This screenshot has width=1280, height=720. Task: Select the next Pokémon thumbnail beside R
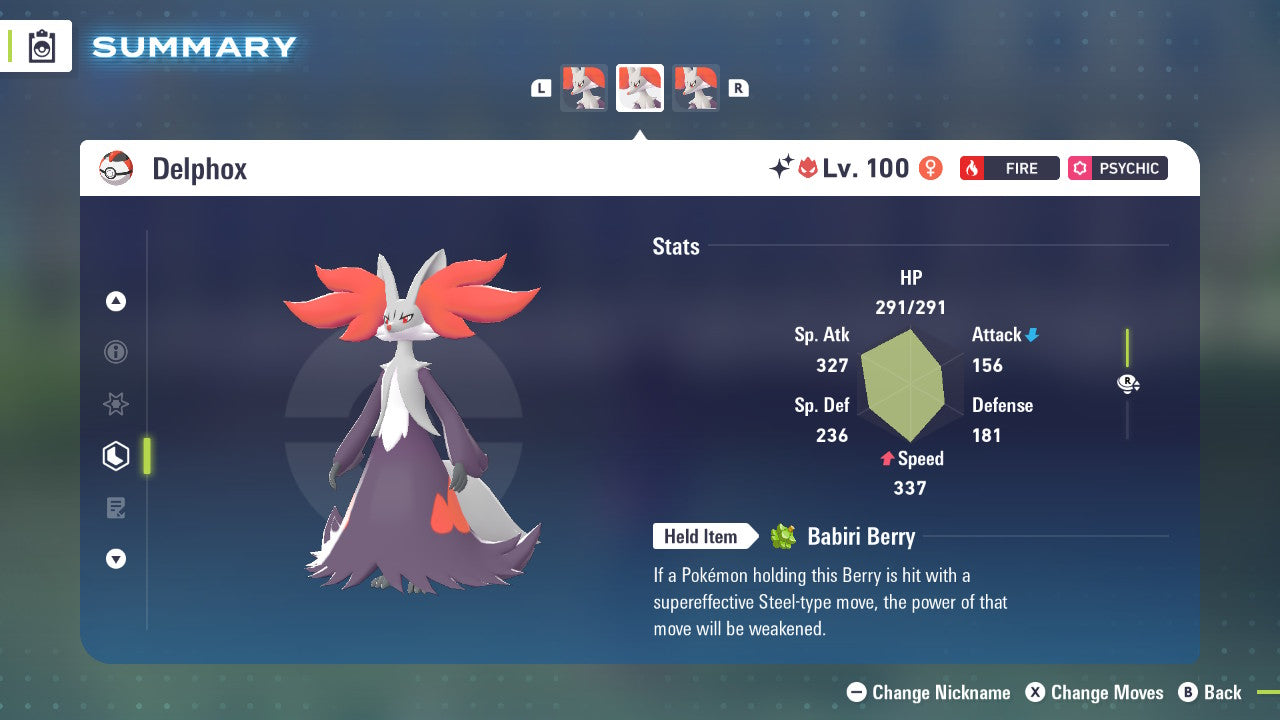(696, 88)
